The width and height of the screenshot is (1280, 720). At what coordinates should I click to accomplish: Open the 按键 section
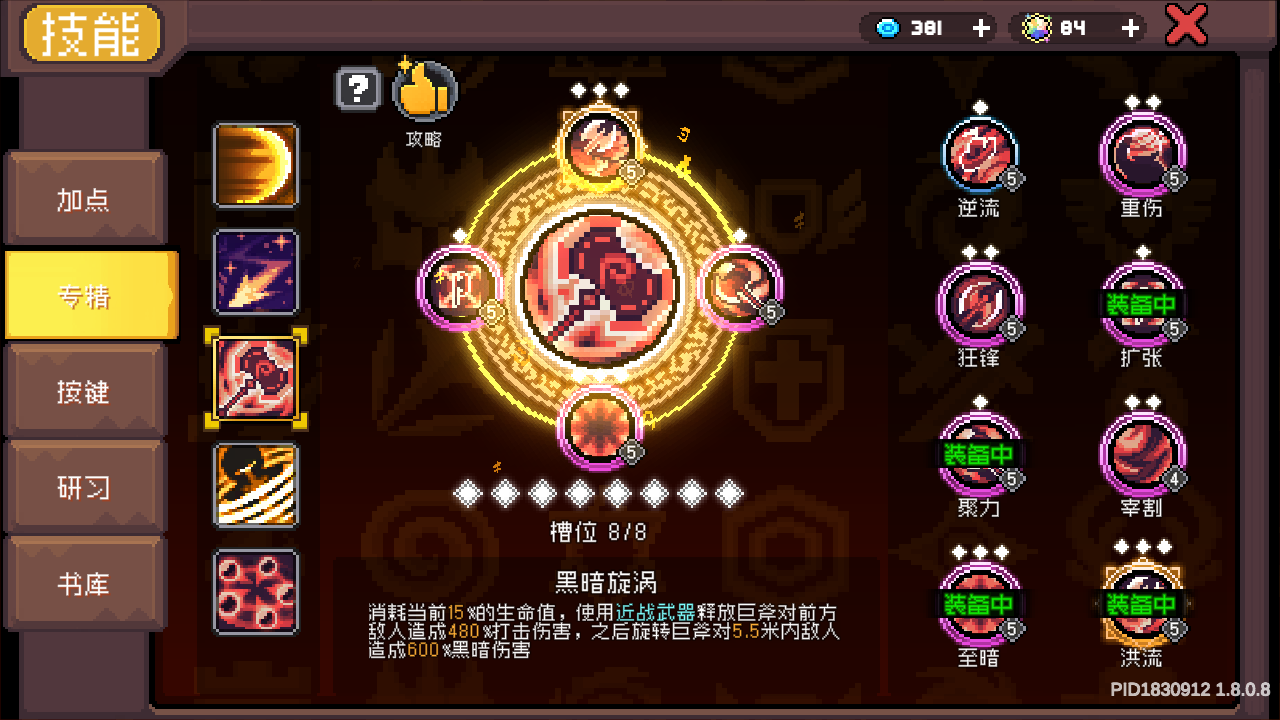85,390
